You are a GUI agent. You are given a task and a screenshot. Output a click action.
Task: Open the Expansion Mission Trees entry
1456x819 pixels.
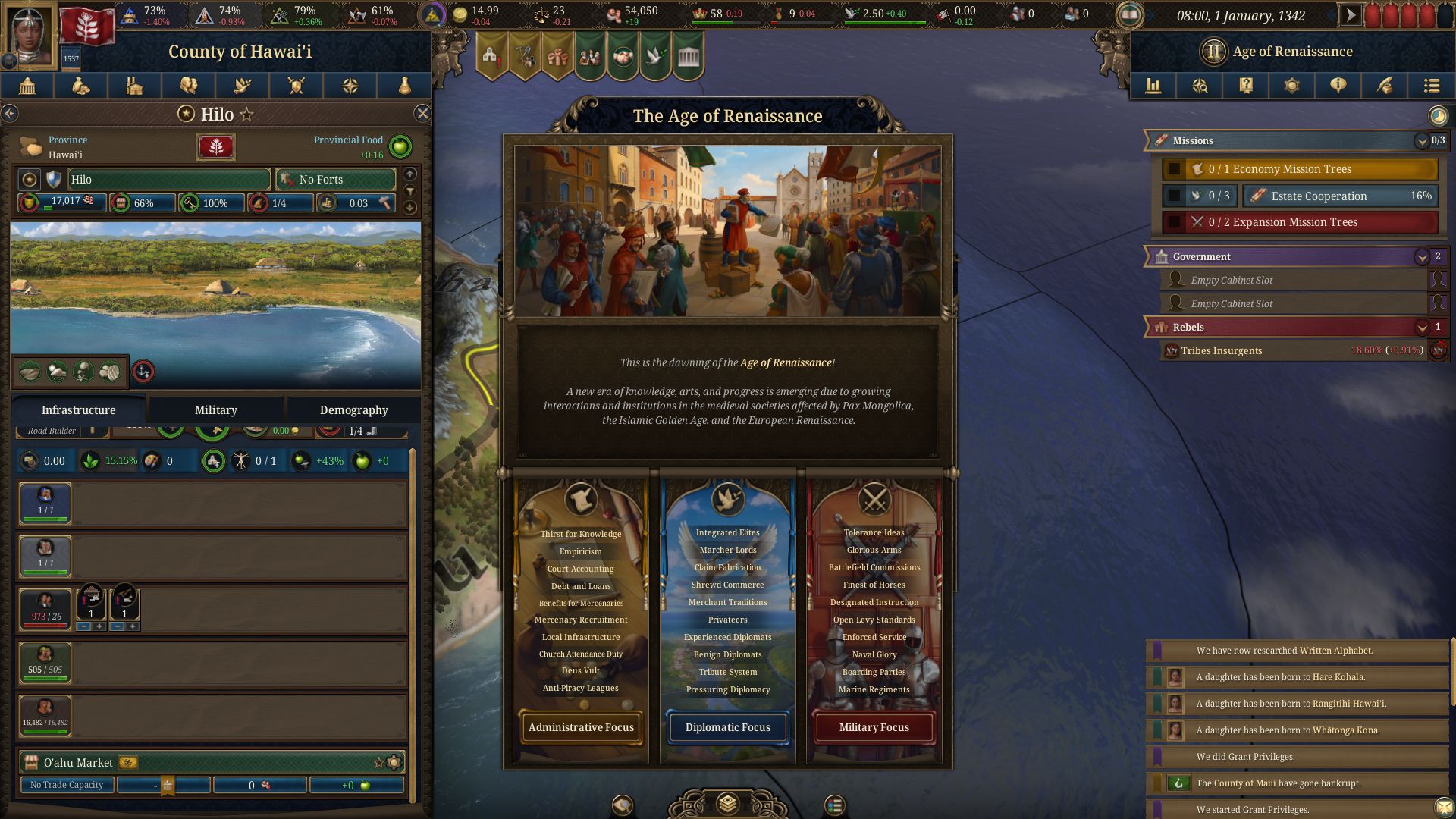coord(1300,222)
